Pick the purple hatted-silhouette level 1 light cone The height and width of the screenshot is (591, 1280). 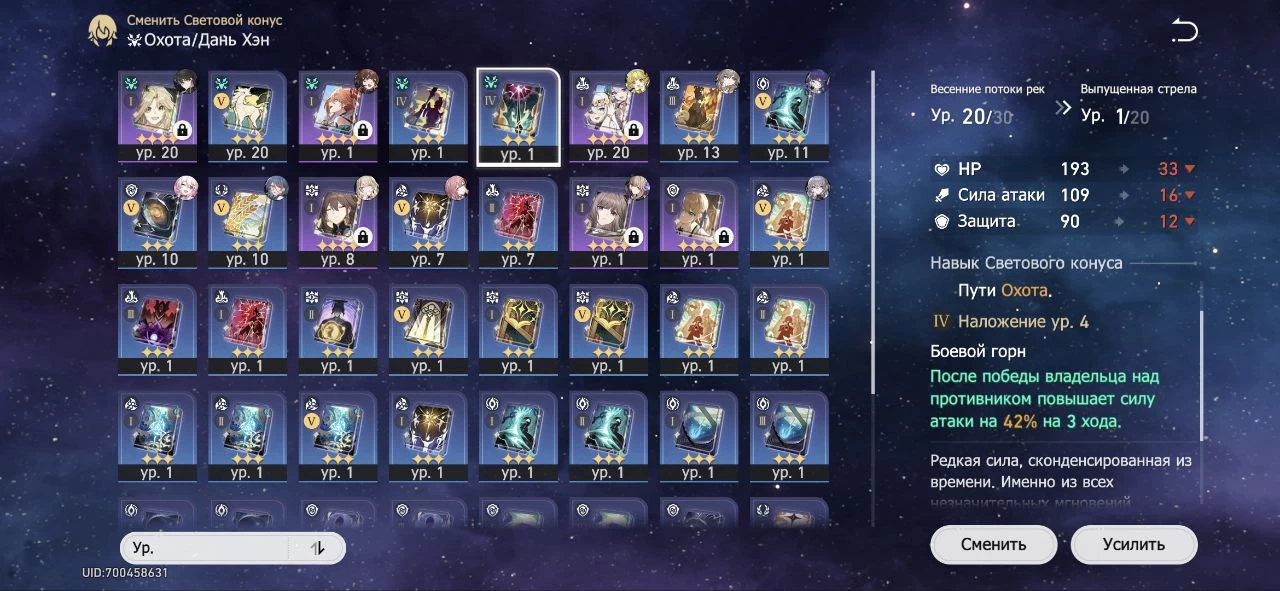427,115
